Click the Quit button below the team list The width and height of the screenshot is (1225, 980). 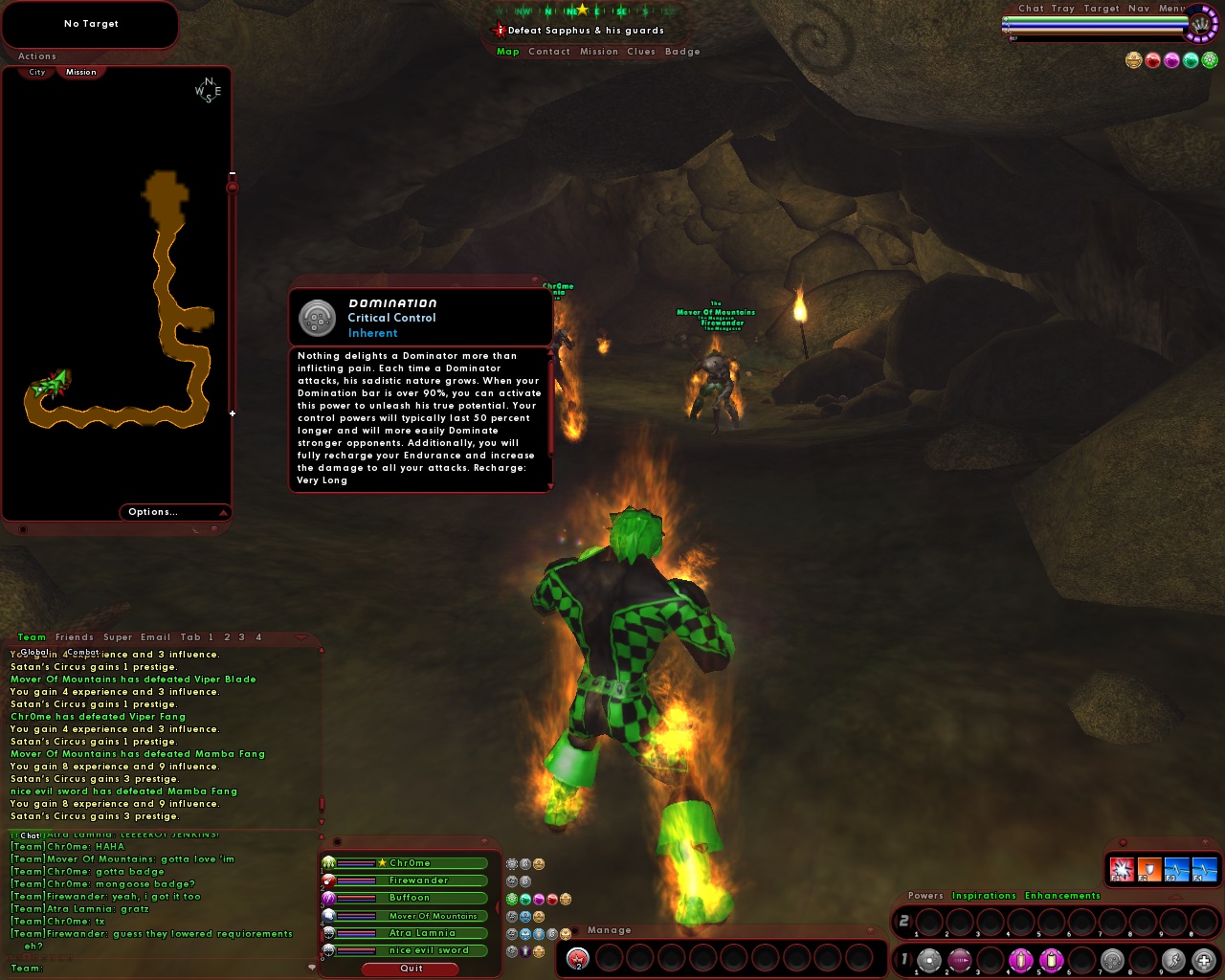(411, 969)
